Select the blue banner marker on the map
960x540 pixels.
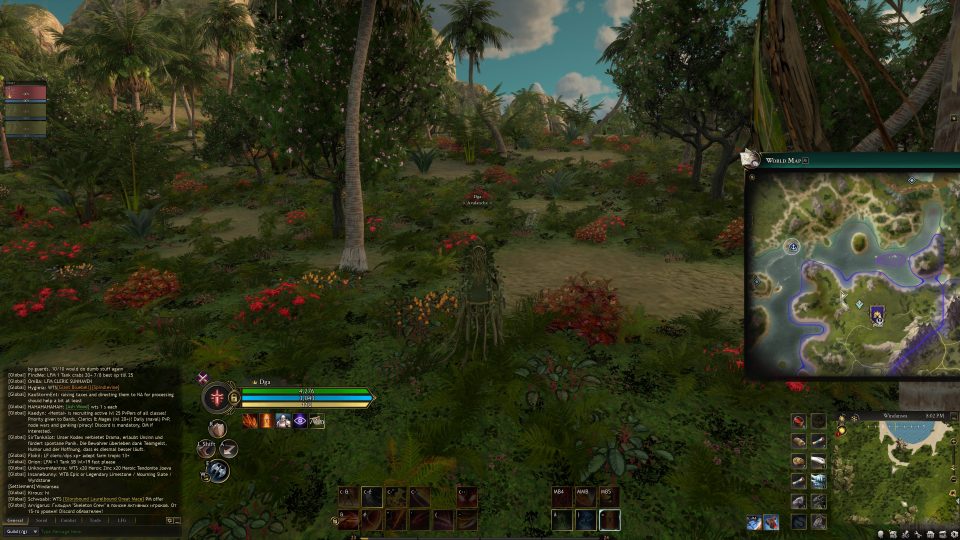(x=877, y=315)
